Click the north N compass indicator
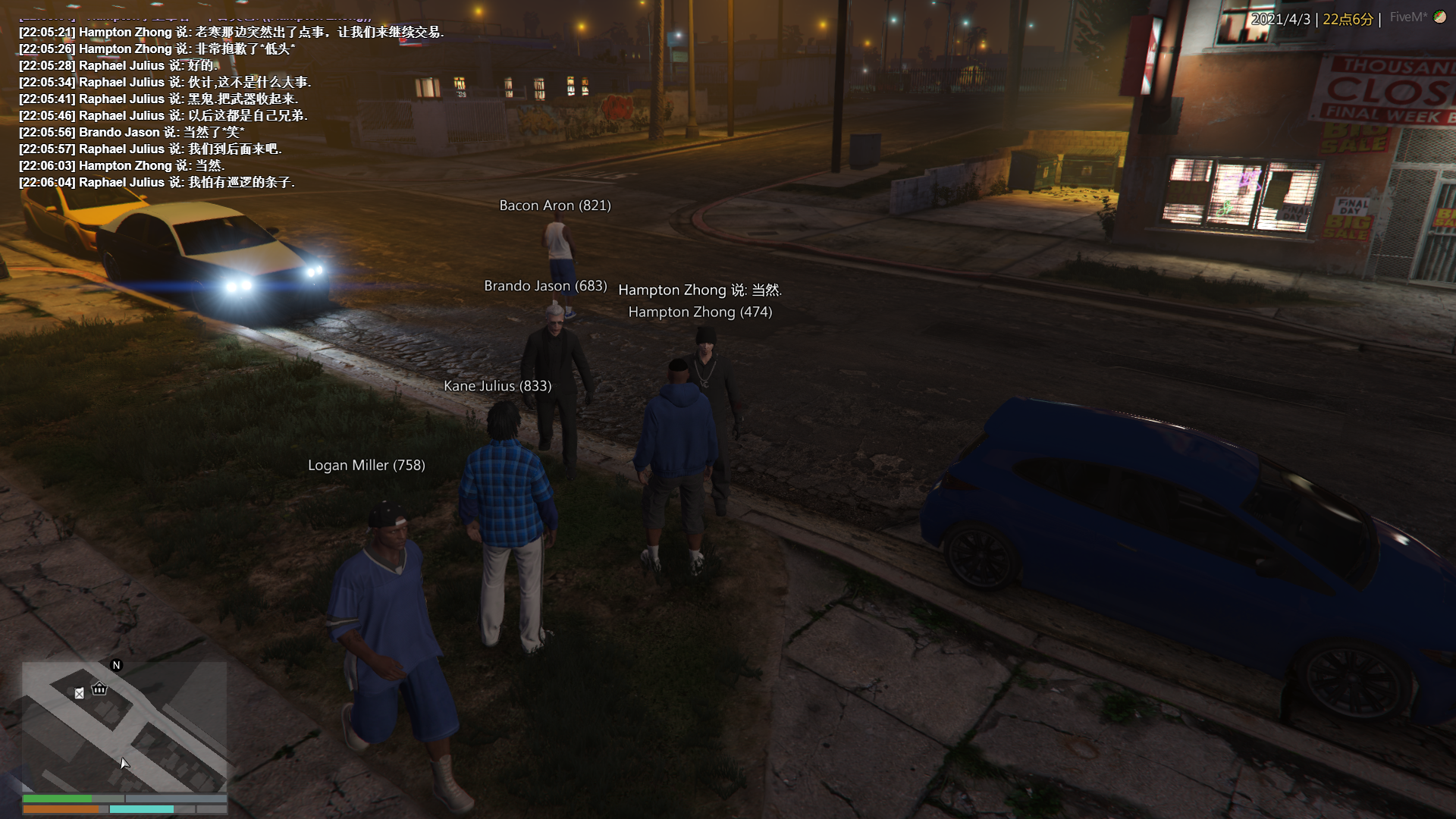Screen dimensions: 1456x819 point(116,665)
